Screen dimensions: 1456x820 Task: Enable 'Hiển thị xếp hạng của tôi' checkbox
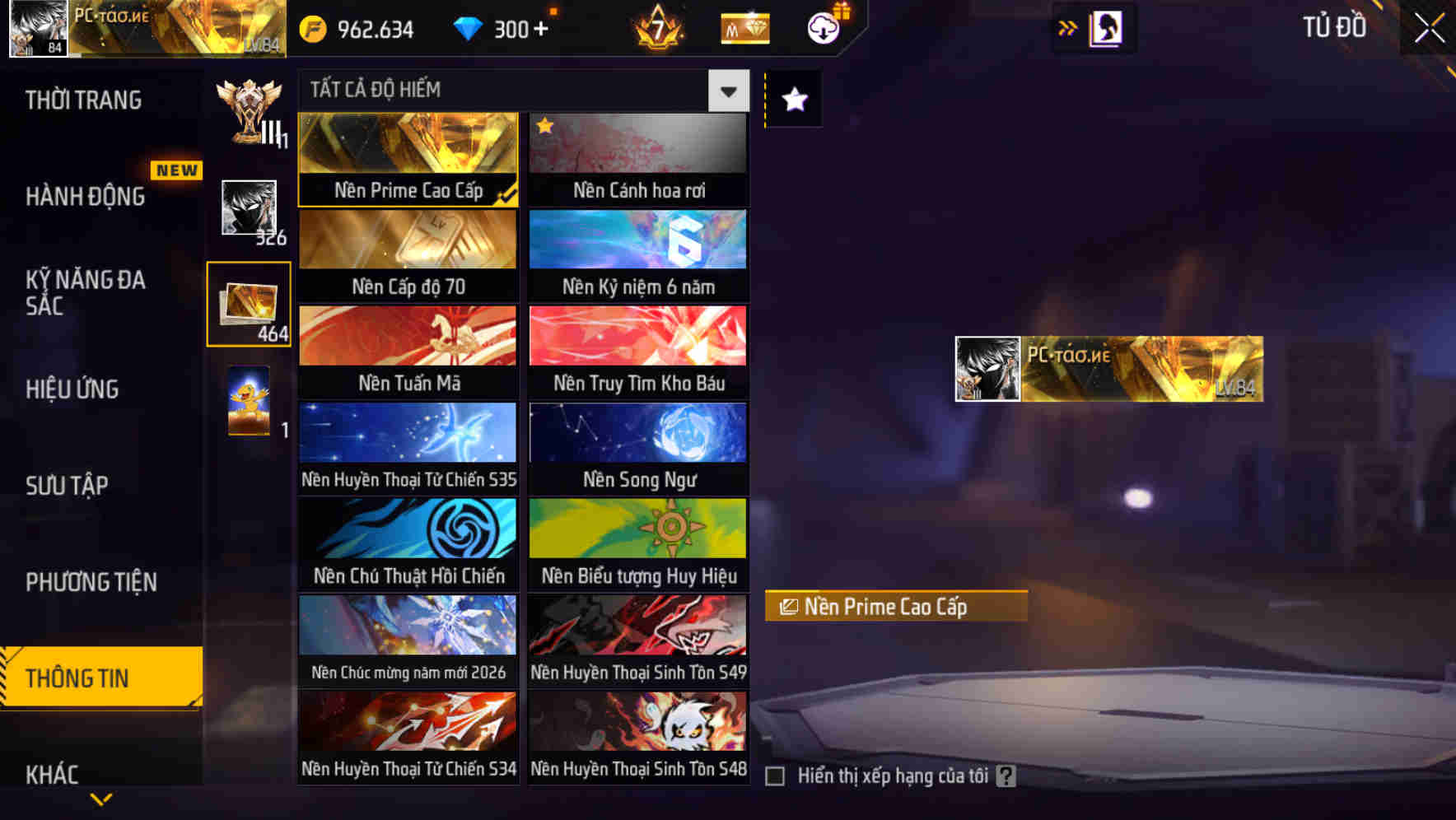click(775, 775)
